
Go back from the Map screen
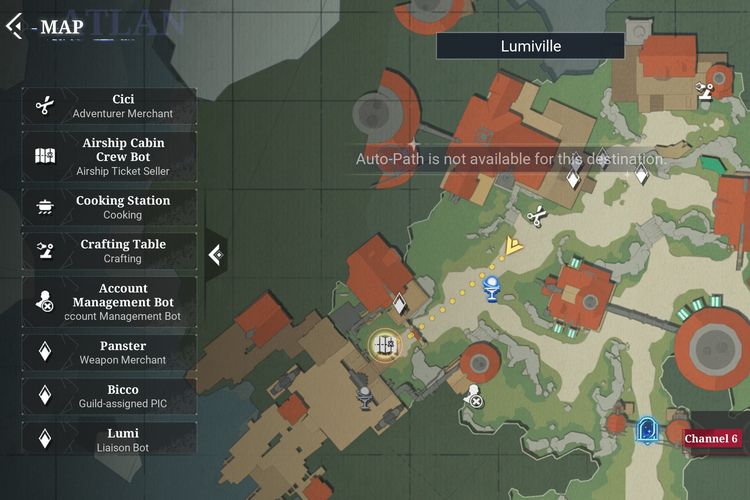tap(15, 26)
